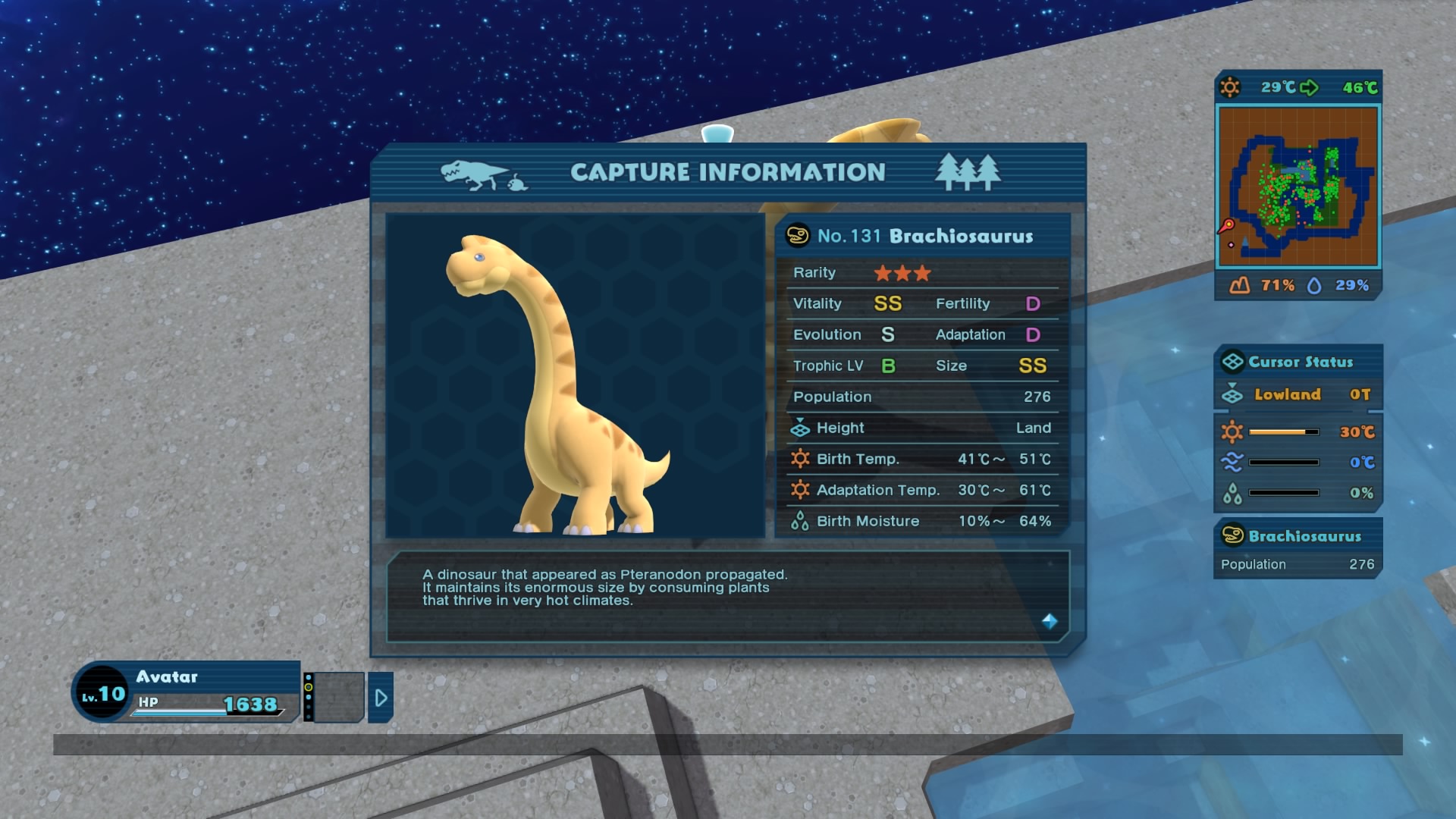This screenshot has width=1456, height=819.
Task: Toggle the third rarity star
Action: (x=921, y=273)
